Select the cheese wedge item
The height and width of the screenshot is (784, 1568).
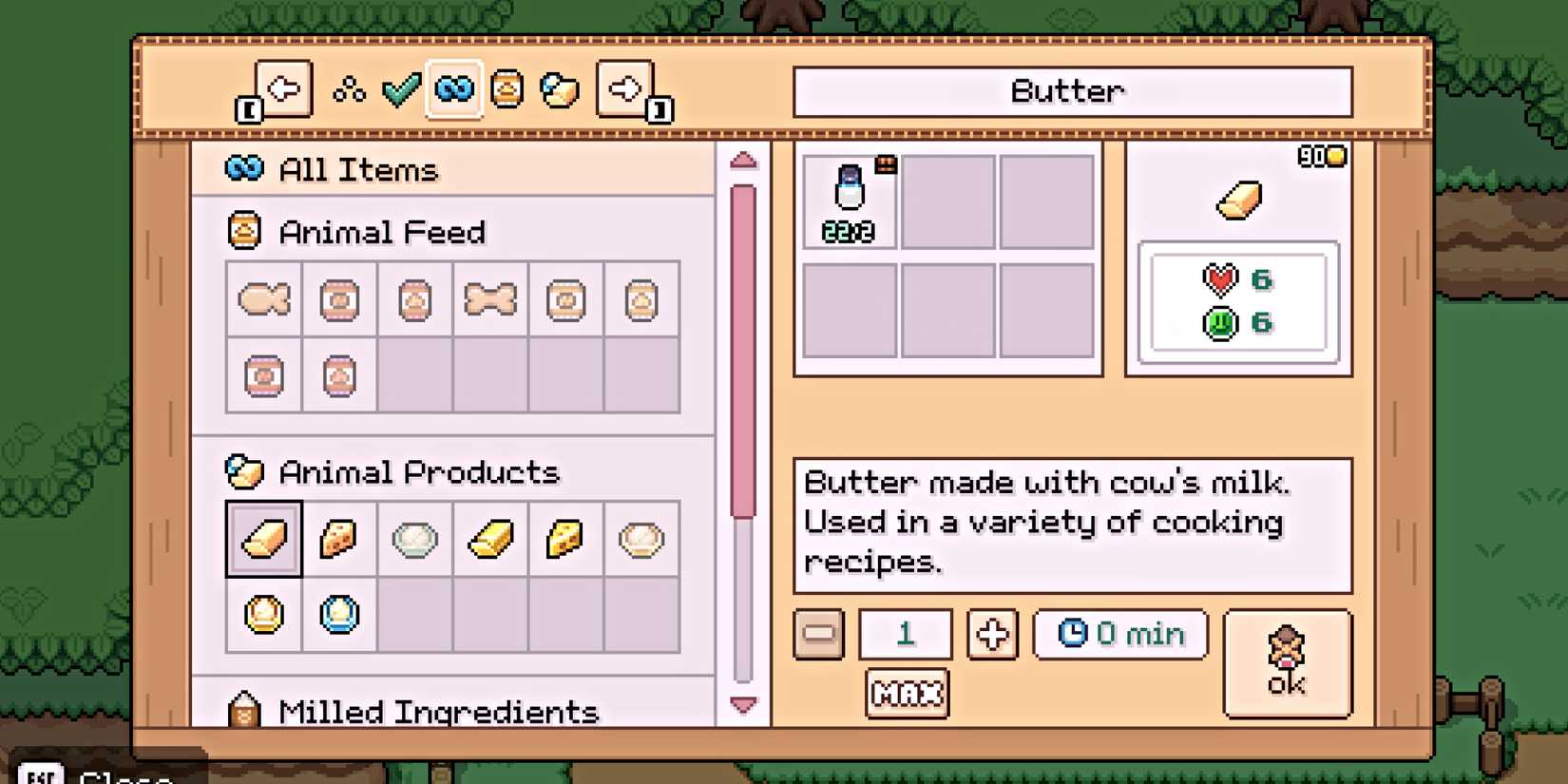338,539
